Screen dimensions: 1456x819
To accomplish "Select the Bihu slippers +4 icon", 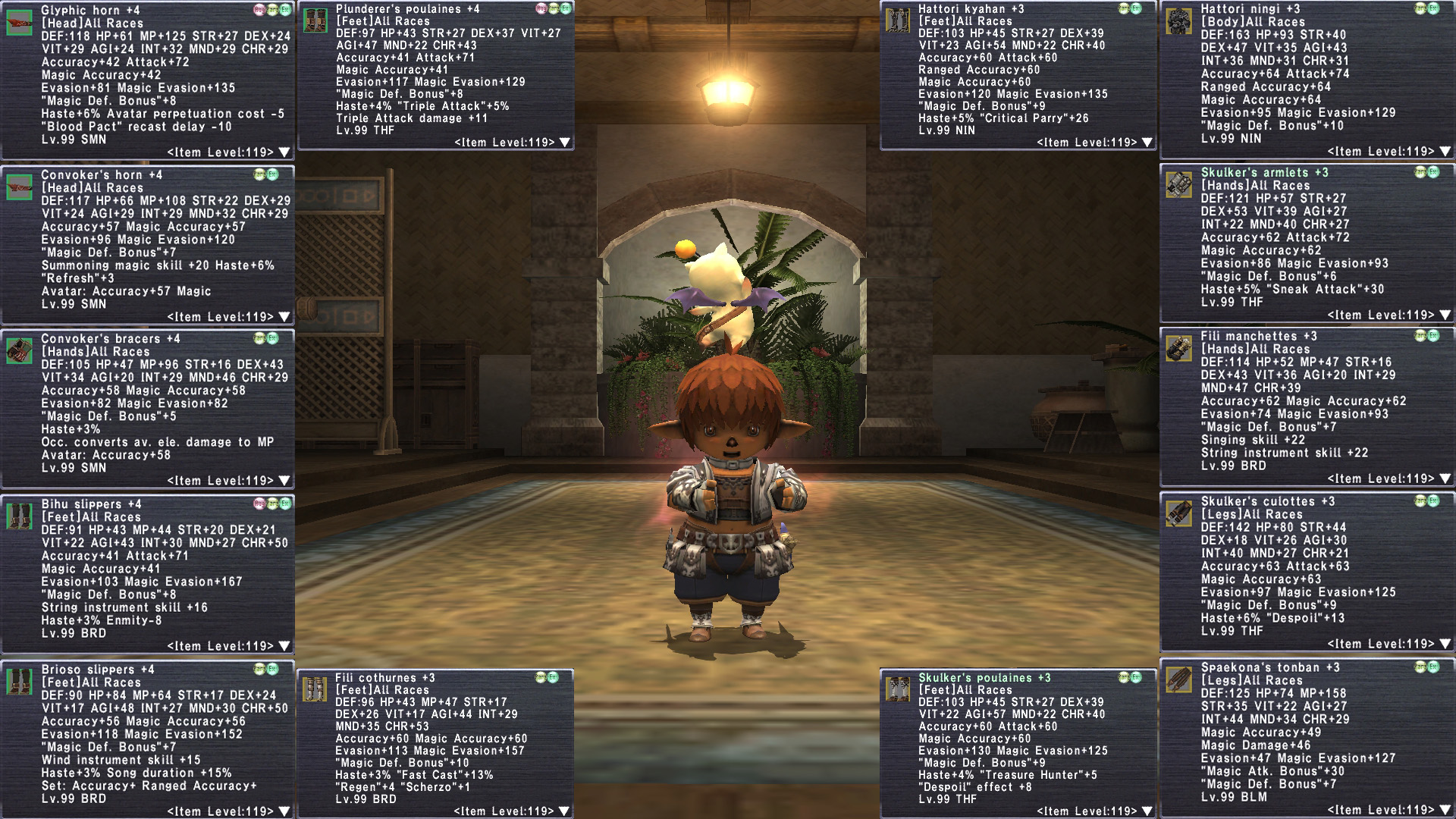I will pos(20,516).
